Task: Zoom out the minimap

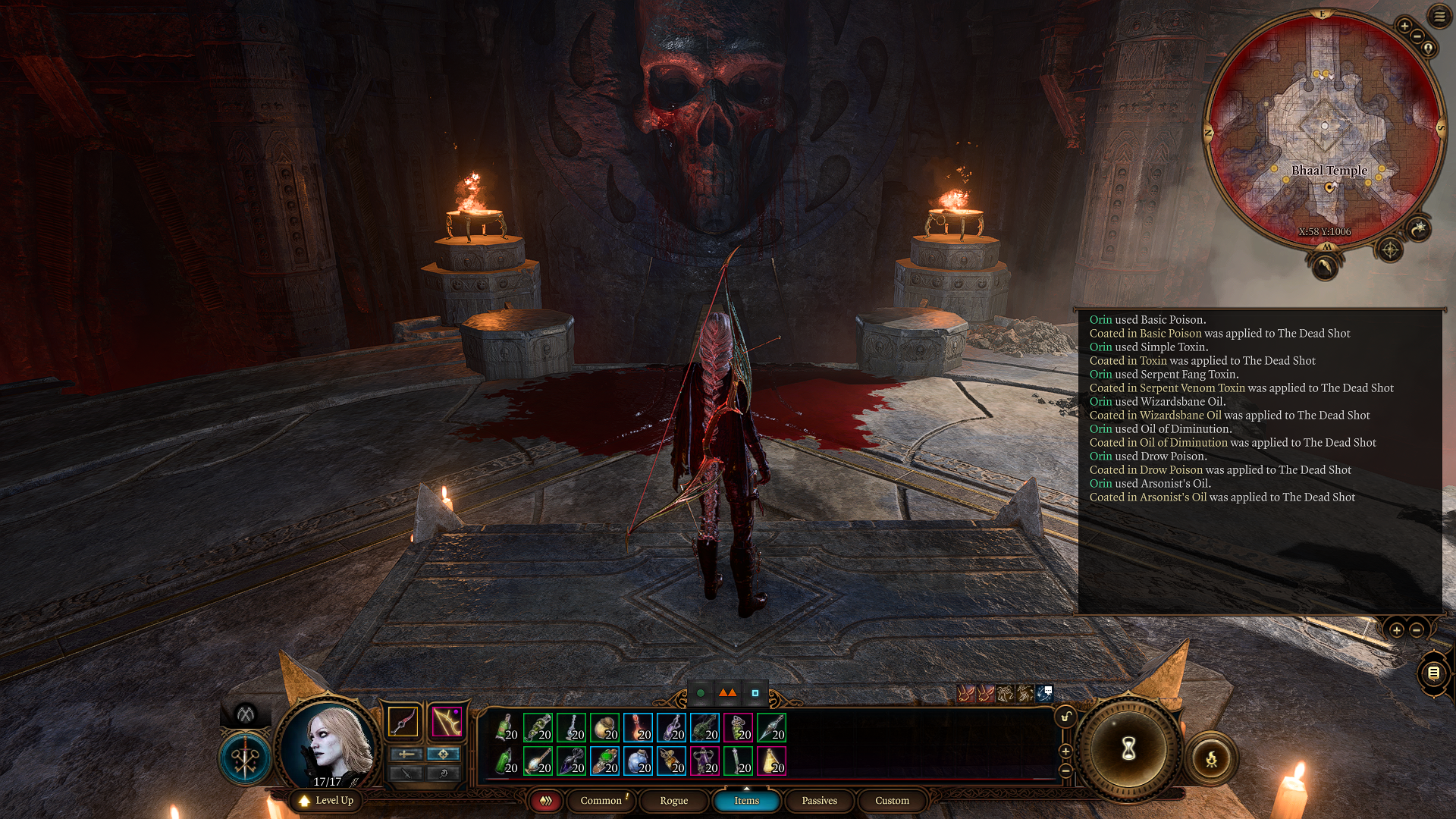Action: (1417, 36)
